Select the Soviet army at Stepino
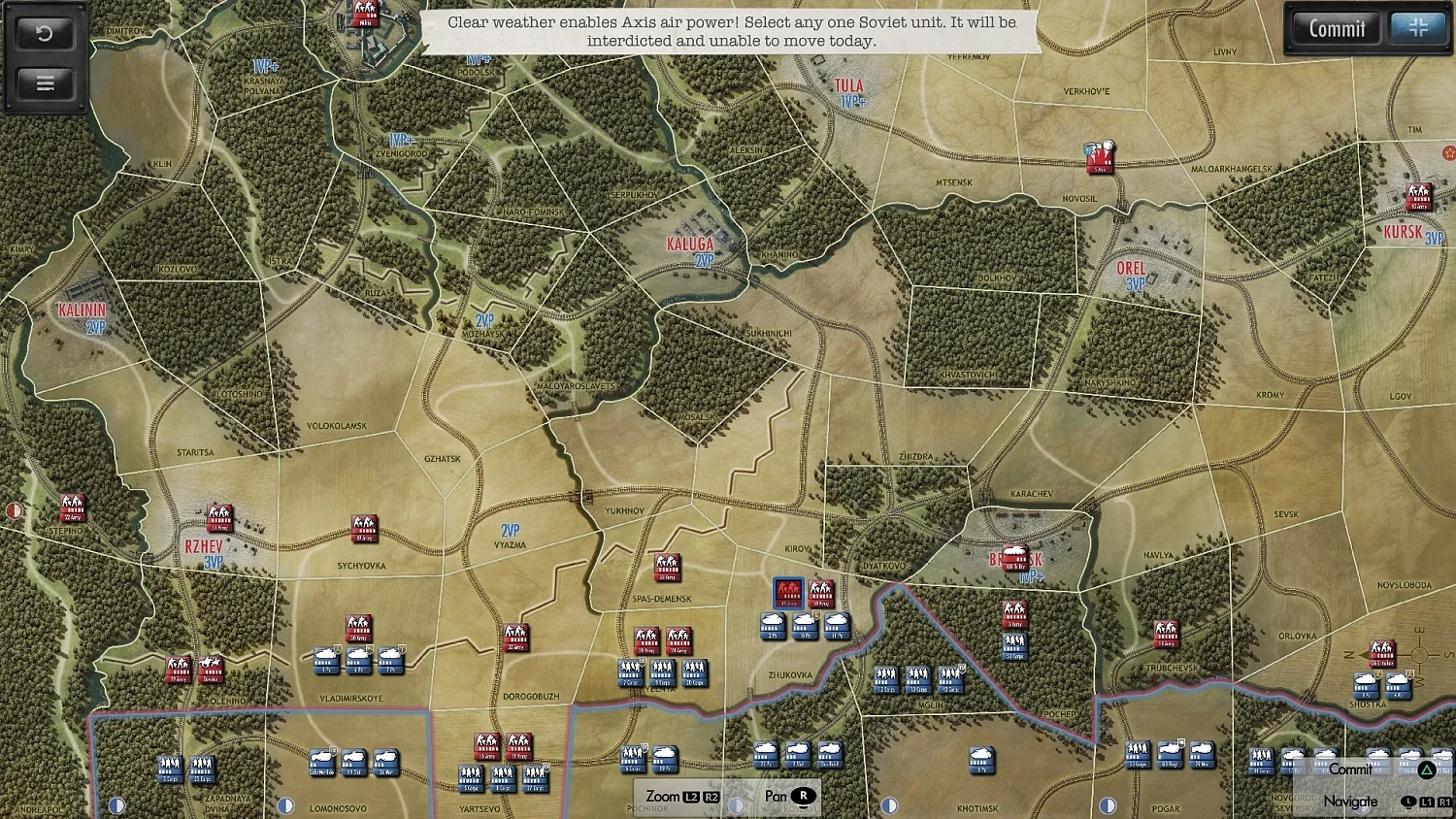1456x819 pixels. click(x=73, y=507)
